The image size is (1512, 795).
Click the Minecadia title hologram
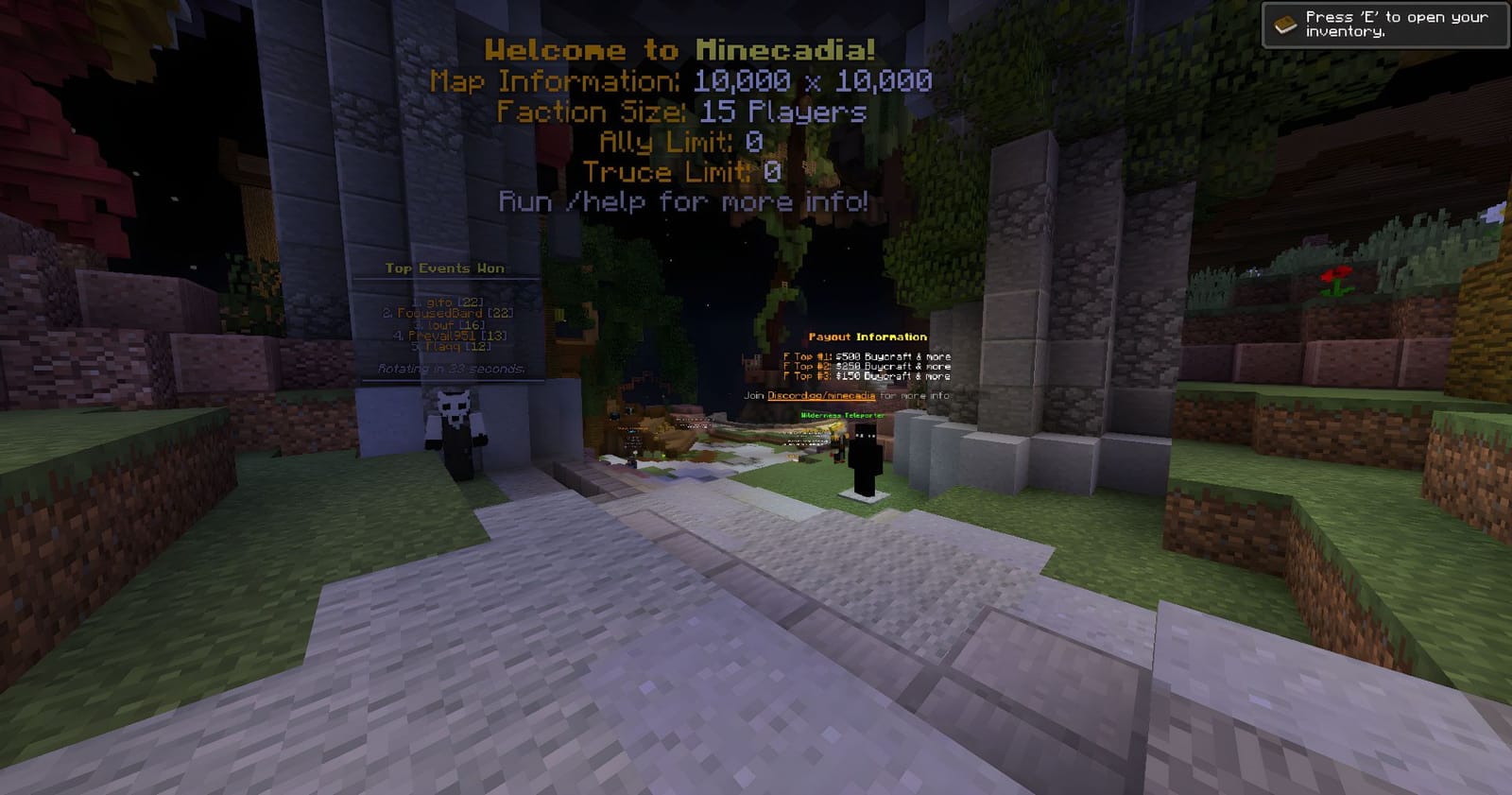coord(682,52)
